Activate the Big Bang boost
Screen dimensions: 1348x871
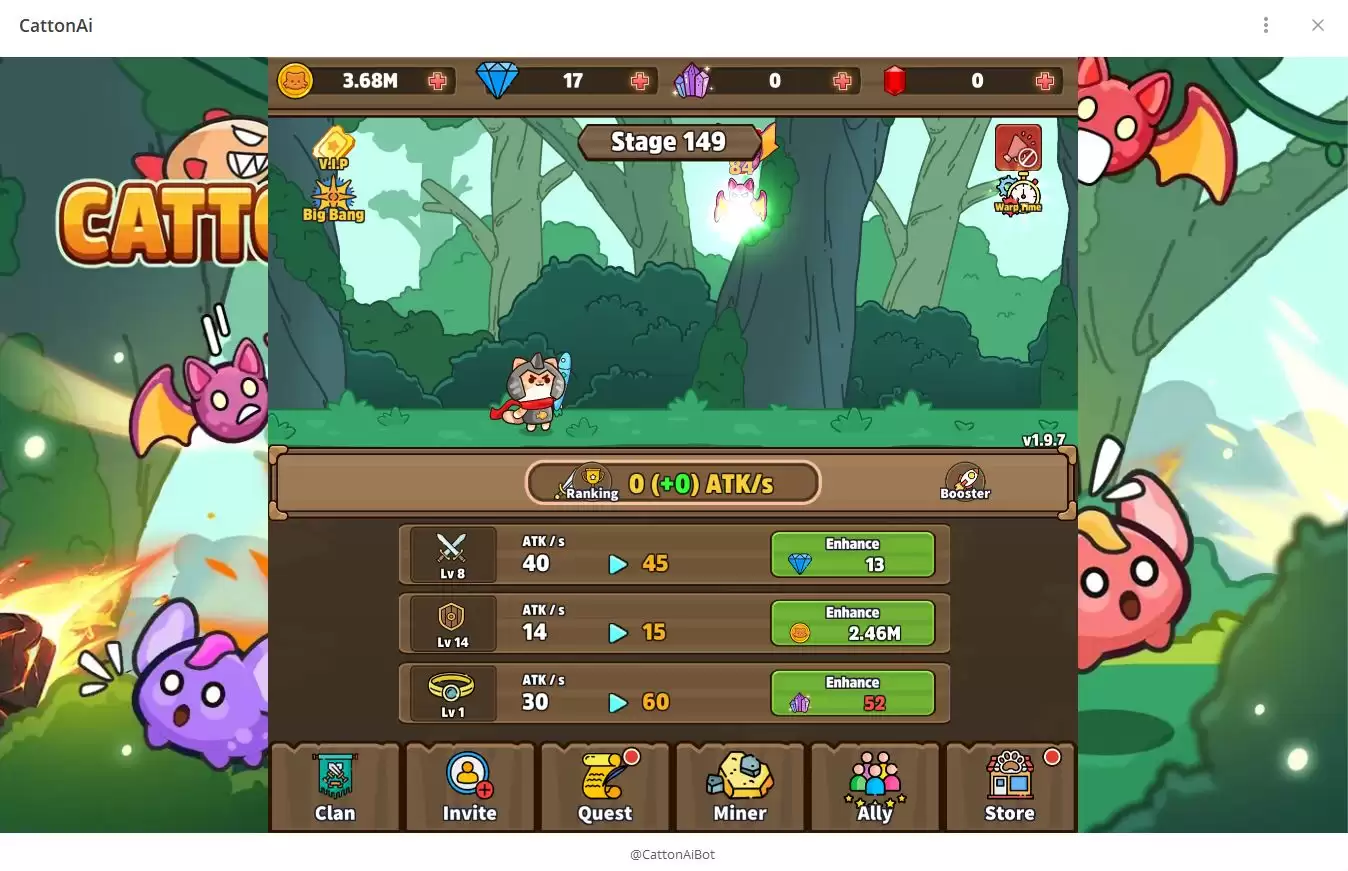pyautogui.click(x=335, y=198)
